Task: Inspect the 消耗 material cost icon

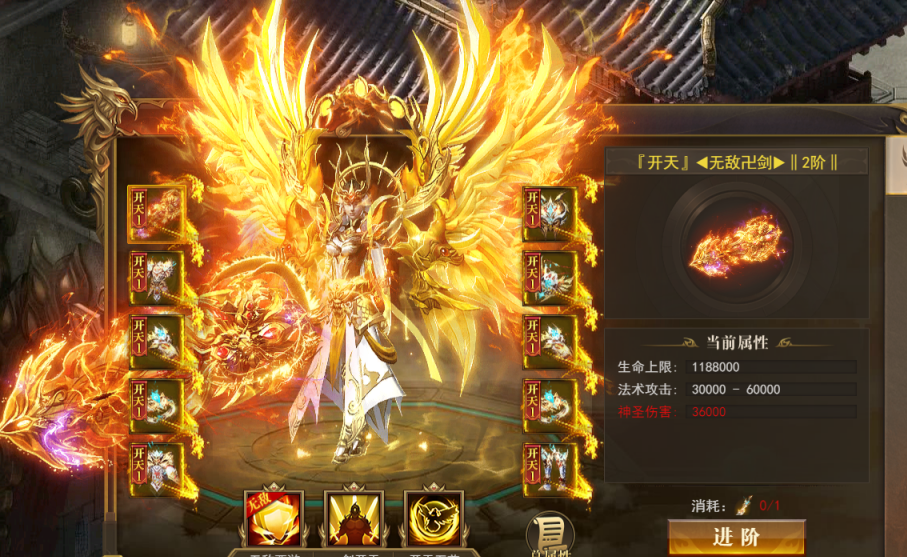Action: pyautogui.click(x=744, y=505)
